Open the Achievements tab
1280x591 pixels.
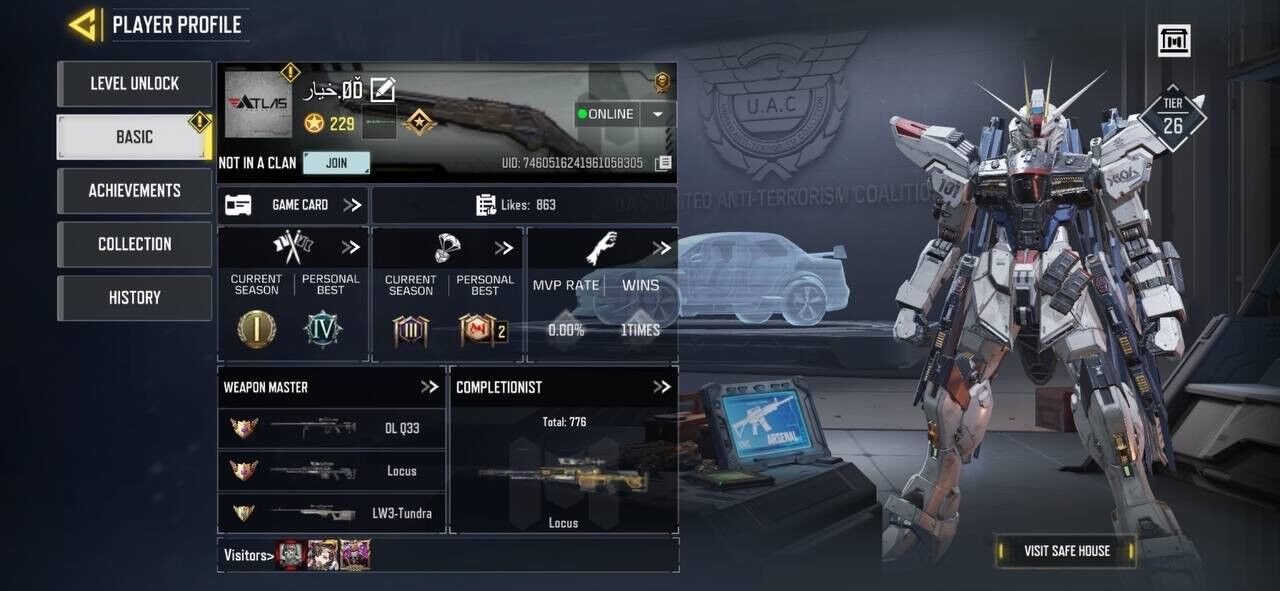[x=134, y=190]
